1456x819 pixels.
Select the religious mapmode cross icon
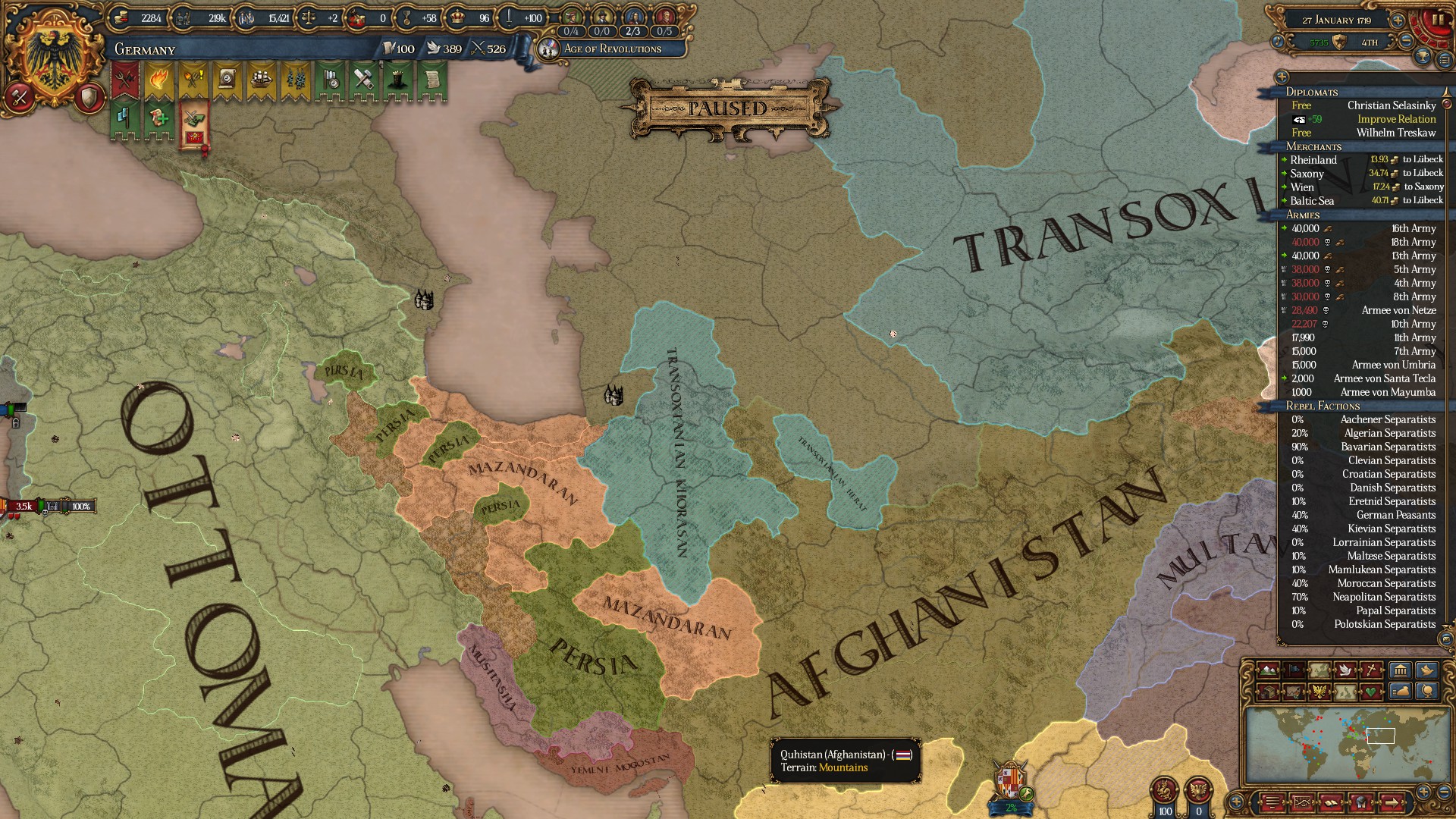click(x=1371, y=670)
